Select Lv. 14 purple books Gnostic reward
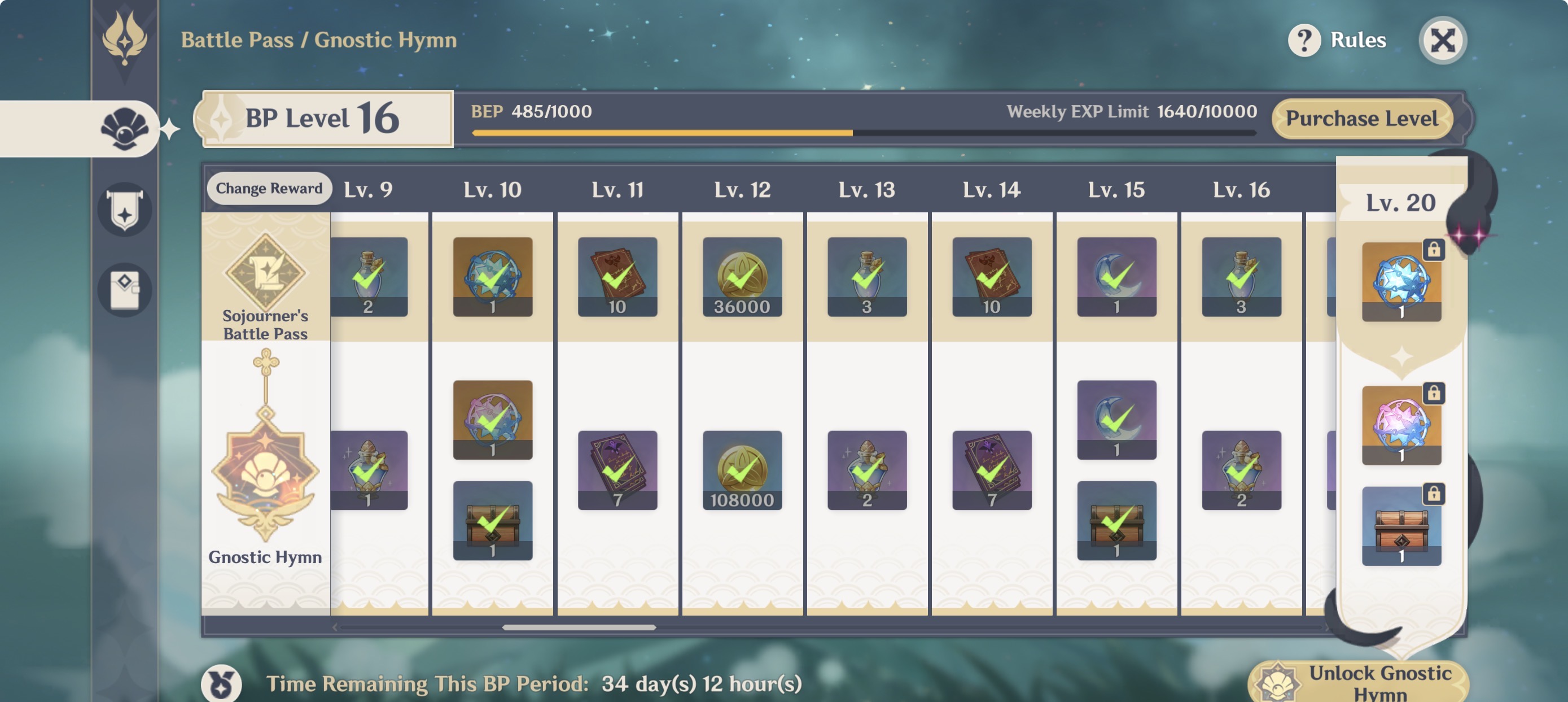 click(992, 470)
